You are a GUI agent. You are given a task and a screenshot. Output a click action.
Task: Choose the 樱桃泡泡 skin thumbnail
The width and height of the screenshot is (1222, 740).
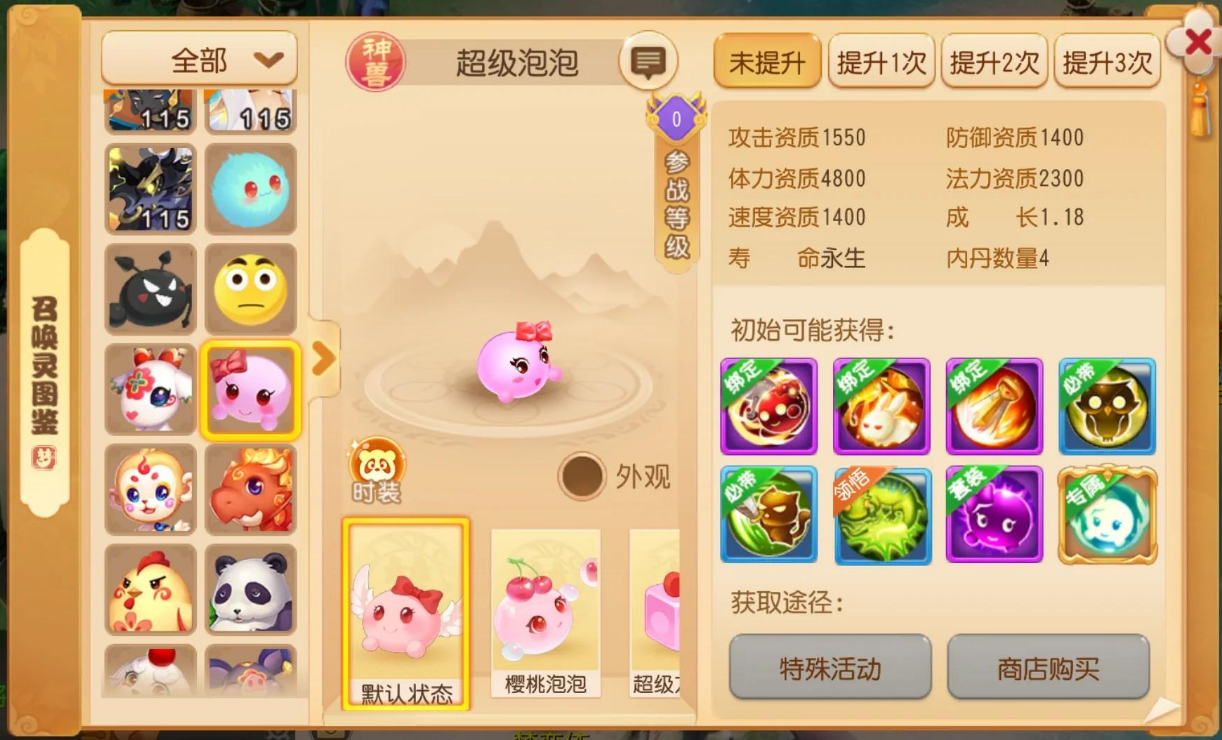pos(546,612)
